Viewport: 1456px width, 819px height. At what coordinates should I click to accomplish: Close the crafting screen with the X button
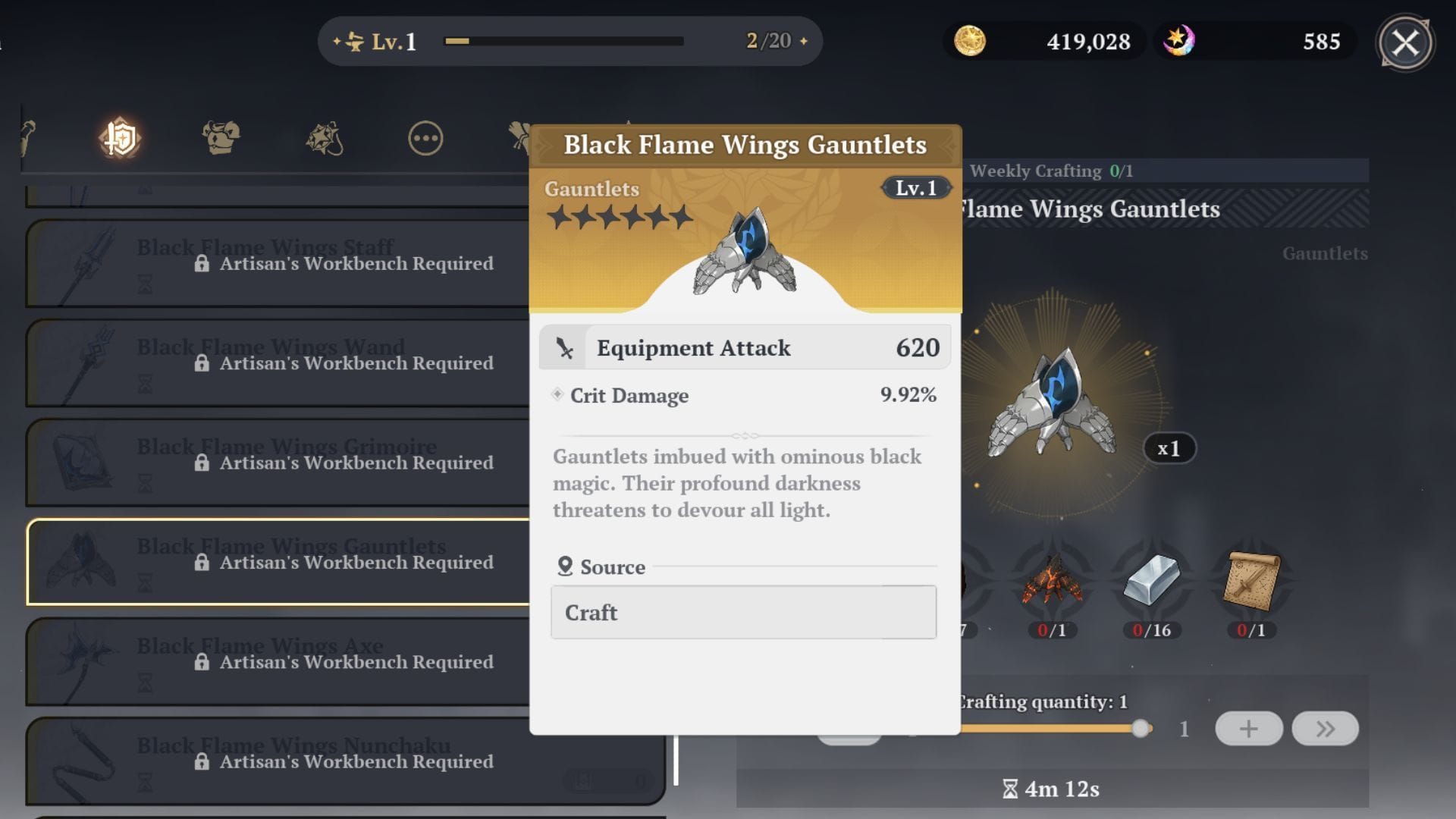tap(1405, 43)
